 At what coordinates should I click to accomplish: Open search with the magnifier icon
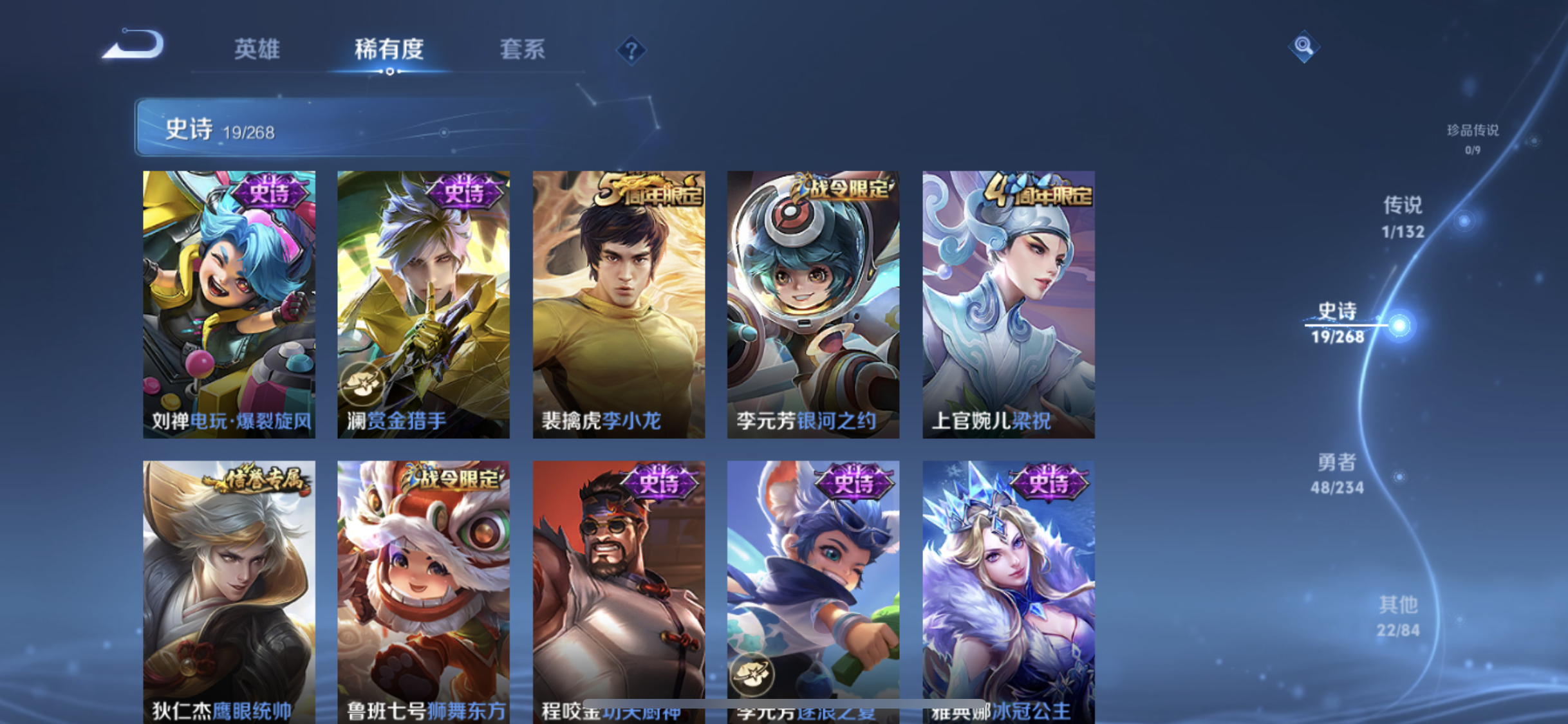[x=1304, y=46]
